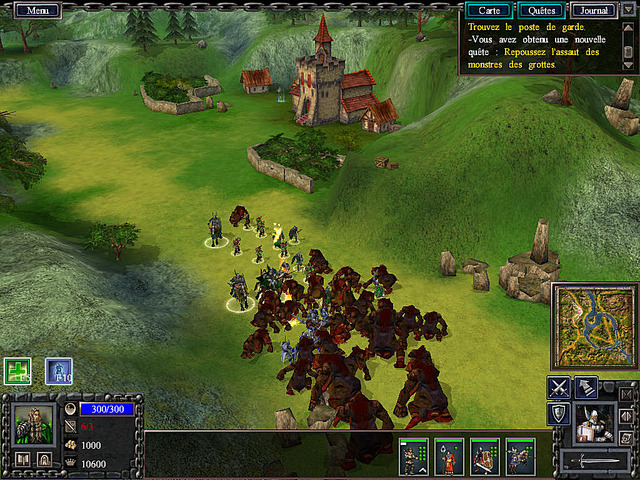Activate the green cross healing ability
Viewport: 640px width, 480px height.
coord(17,370)
